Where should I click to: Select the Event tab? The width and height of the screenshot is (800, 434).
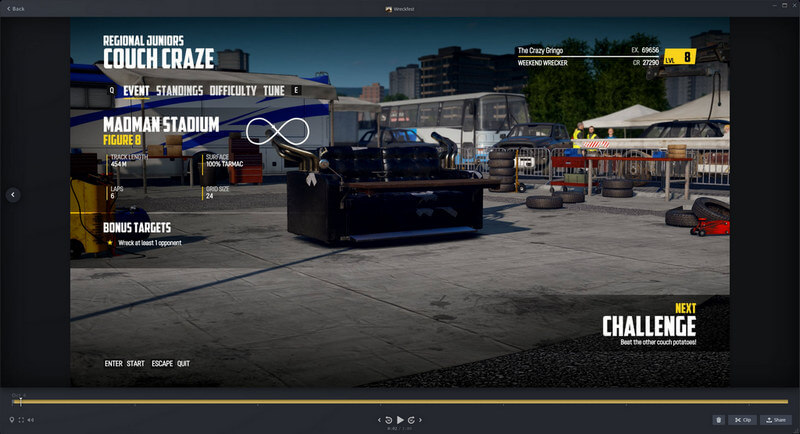tap(136, 91)
